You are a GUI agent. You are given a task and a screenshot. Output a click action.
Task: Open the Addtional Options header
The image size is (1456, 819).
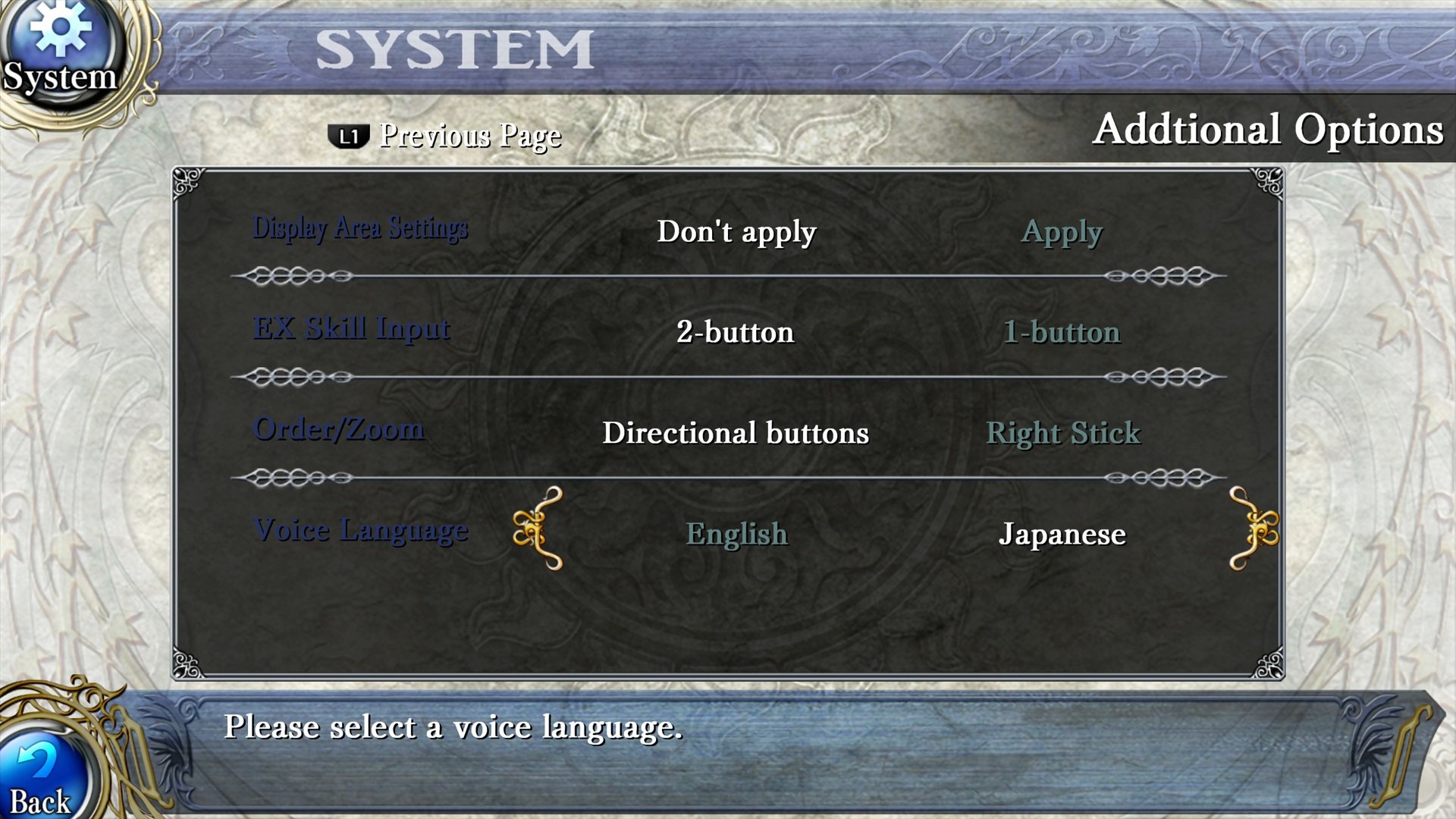[1269, 130]
